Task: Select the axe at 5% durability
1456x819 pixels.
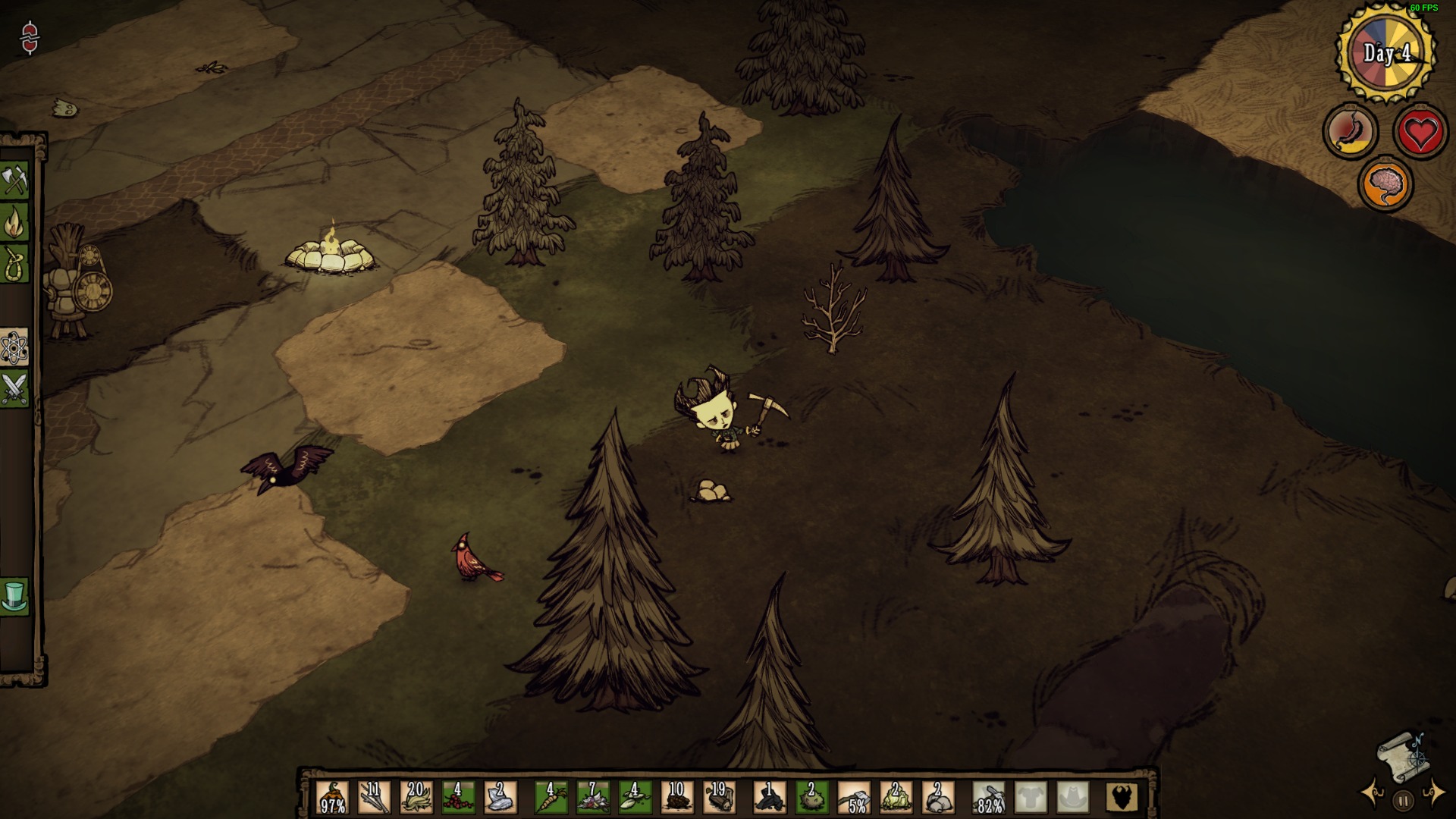Action: (x=854, y=798)
